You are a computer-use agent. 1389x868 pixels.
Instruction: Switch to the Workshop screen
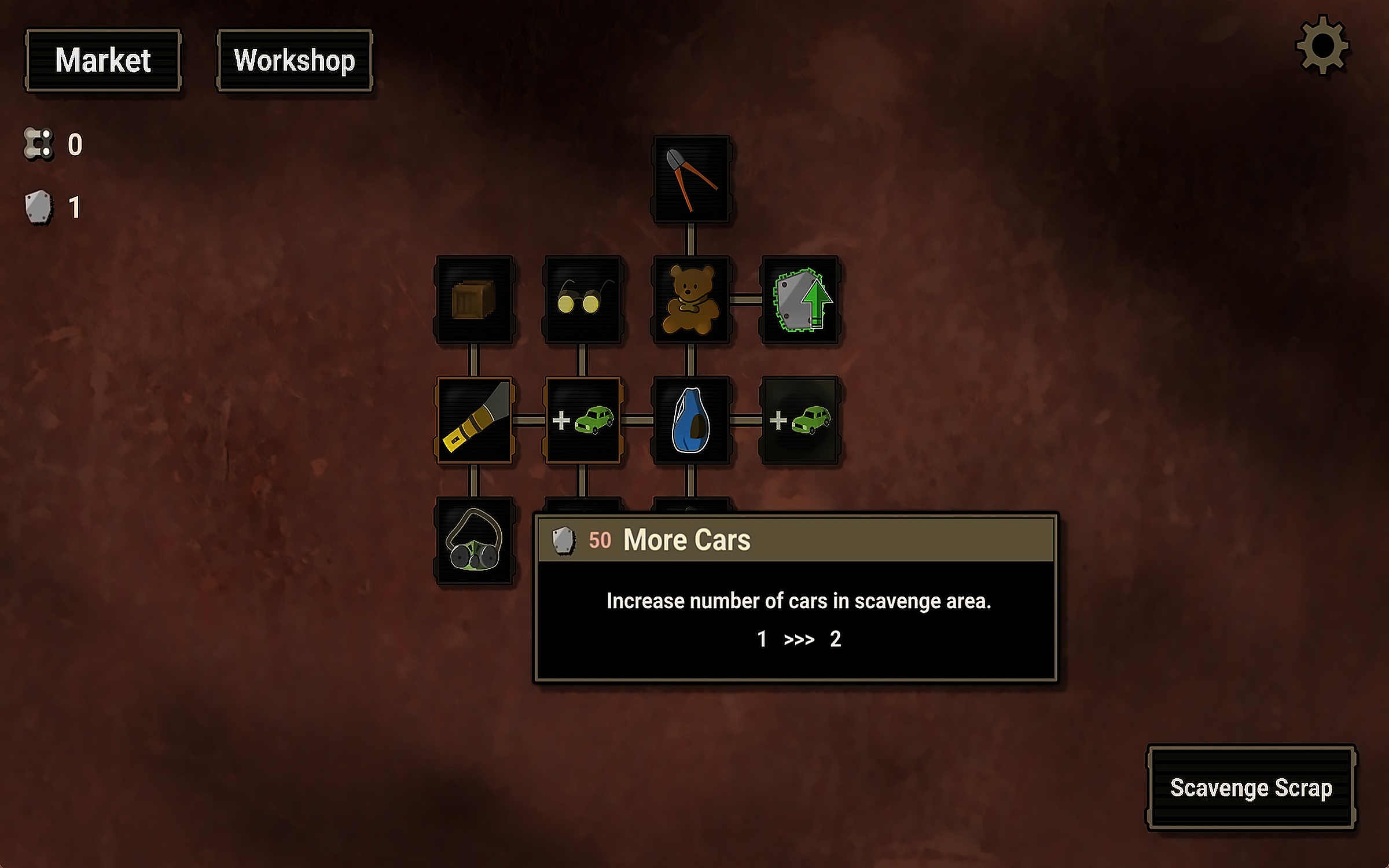[295, 60]
